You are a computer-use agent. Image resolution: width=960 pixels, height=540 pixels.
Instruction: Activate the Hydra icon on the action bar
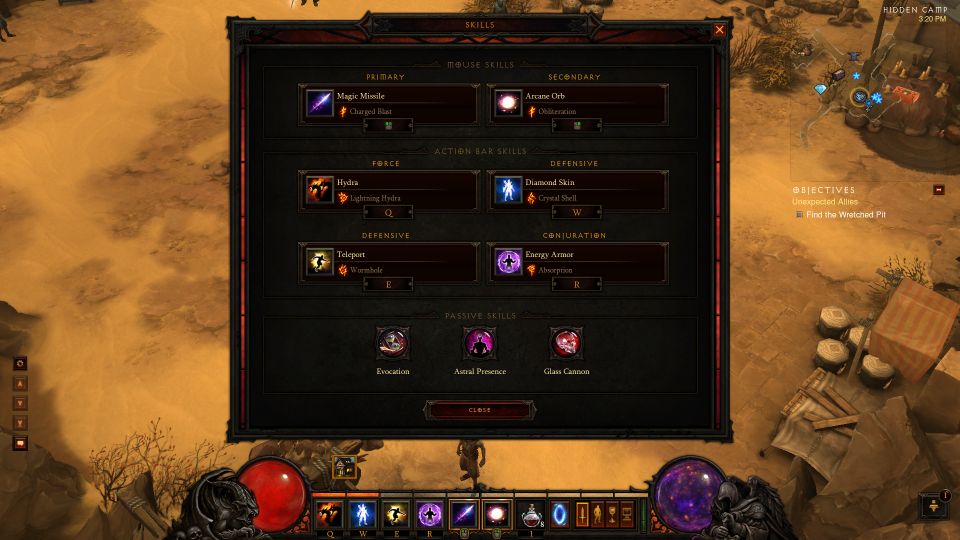[329, 514]
